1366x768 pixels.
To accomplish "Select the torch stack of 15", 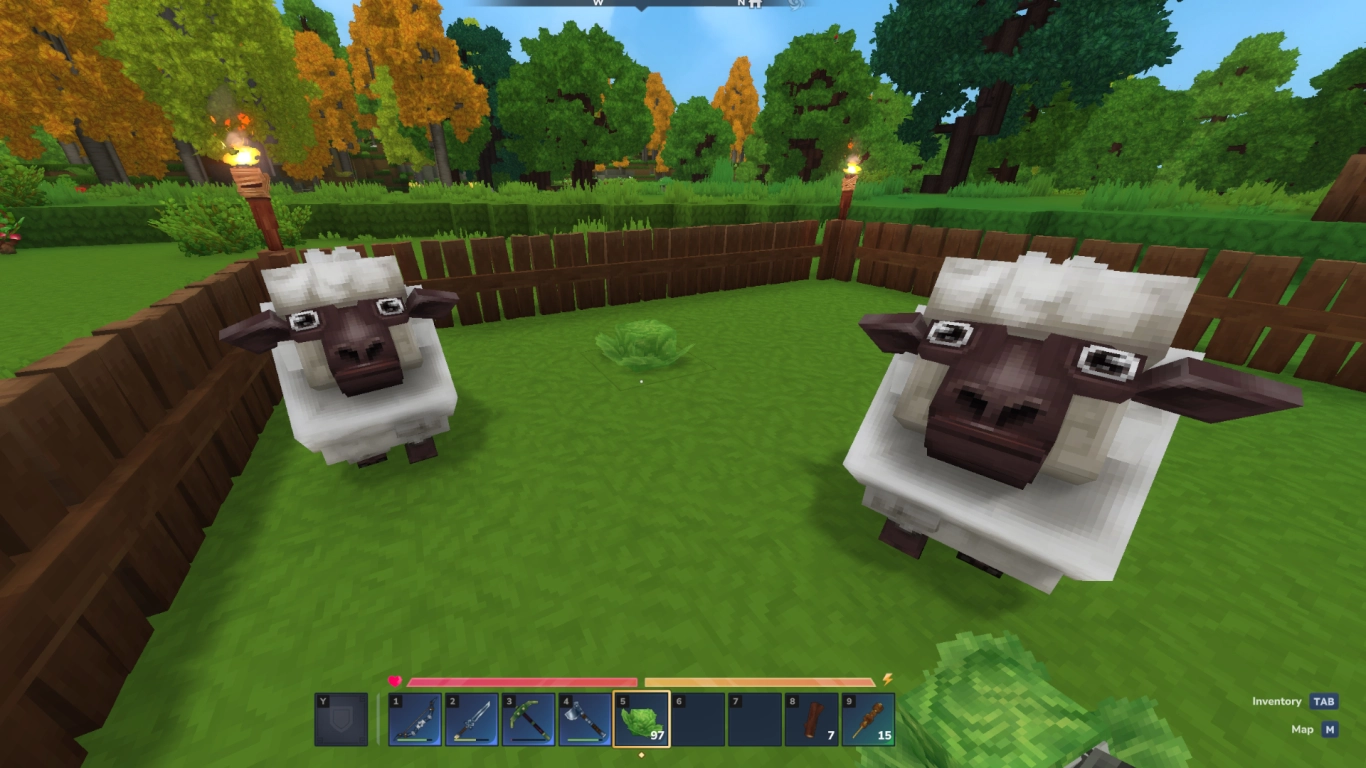I will click(868, 722).
